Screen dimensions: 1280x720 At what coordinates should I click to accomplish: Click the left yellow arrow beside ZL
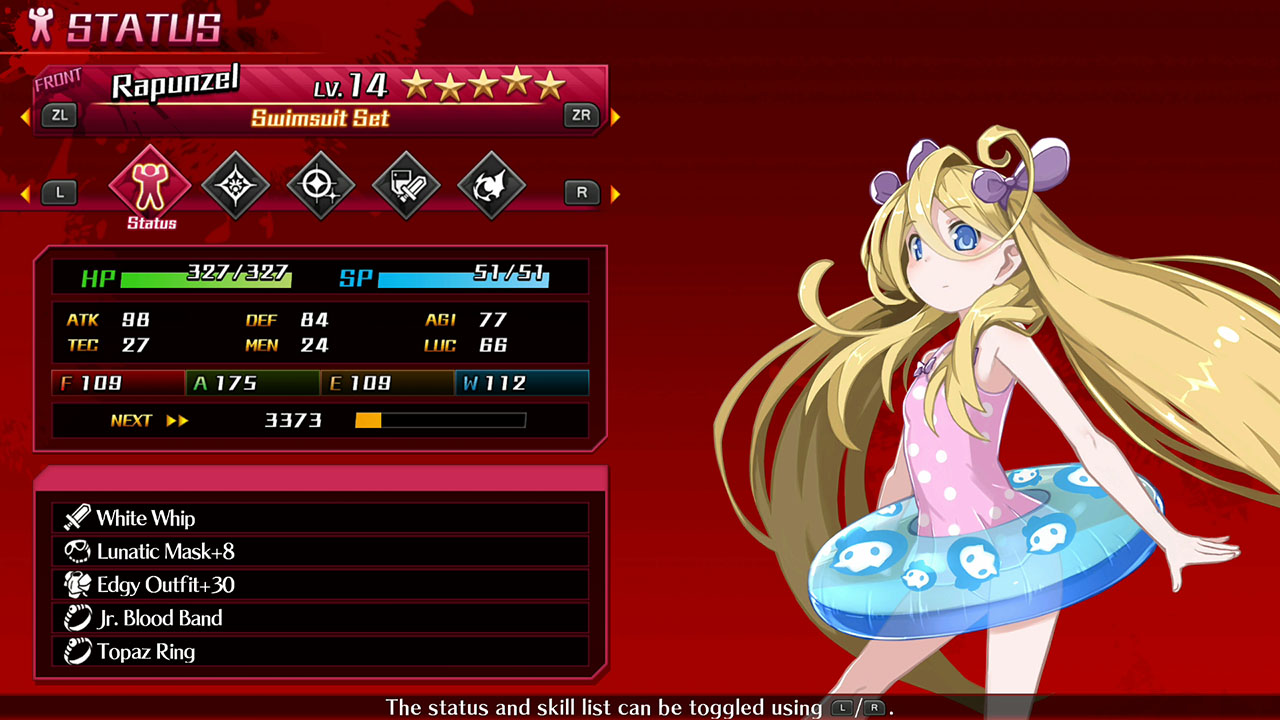[24, 115]
